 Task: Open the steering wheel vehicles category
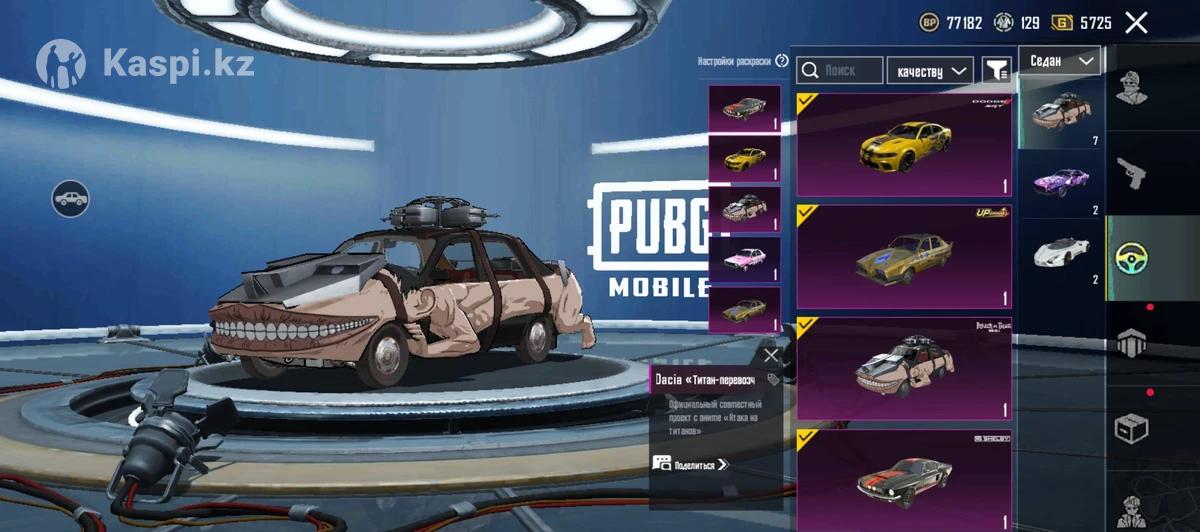click(x=1131, y=257)
